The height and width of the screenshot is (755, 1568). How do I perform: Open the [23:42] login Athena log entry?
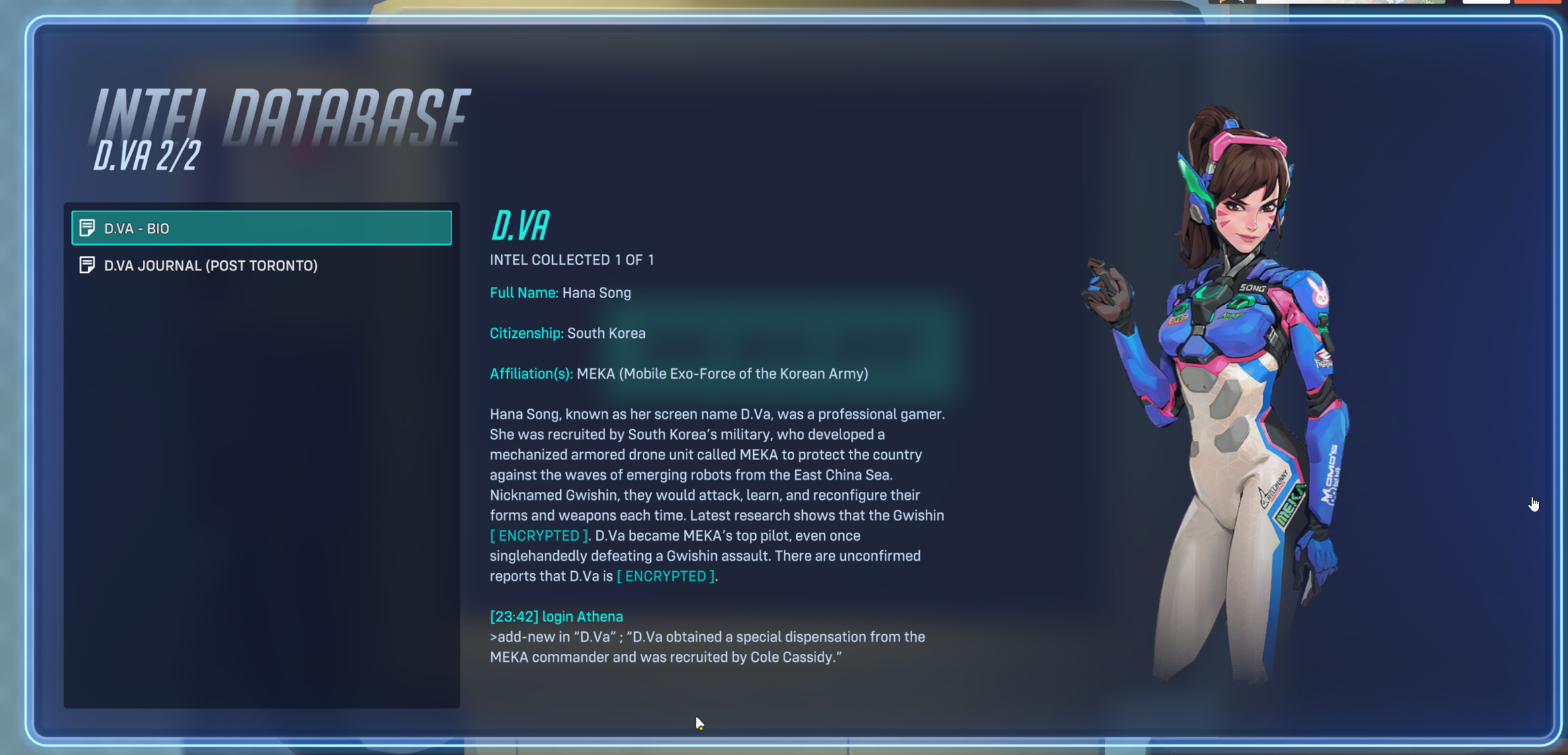click(x=556, y=616)
